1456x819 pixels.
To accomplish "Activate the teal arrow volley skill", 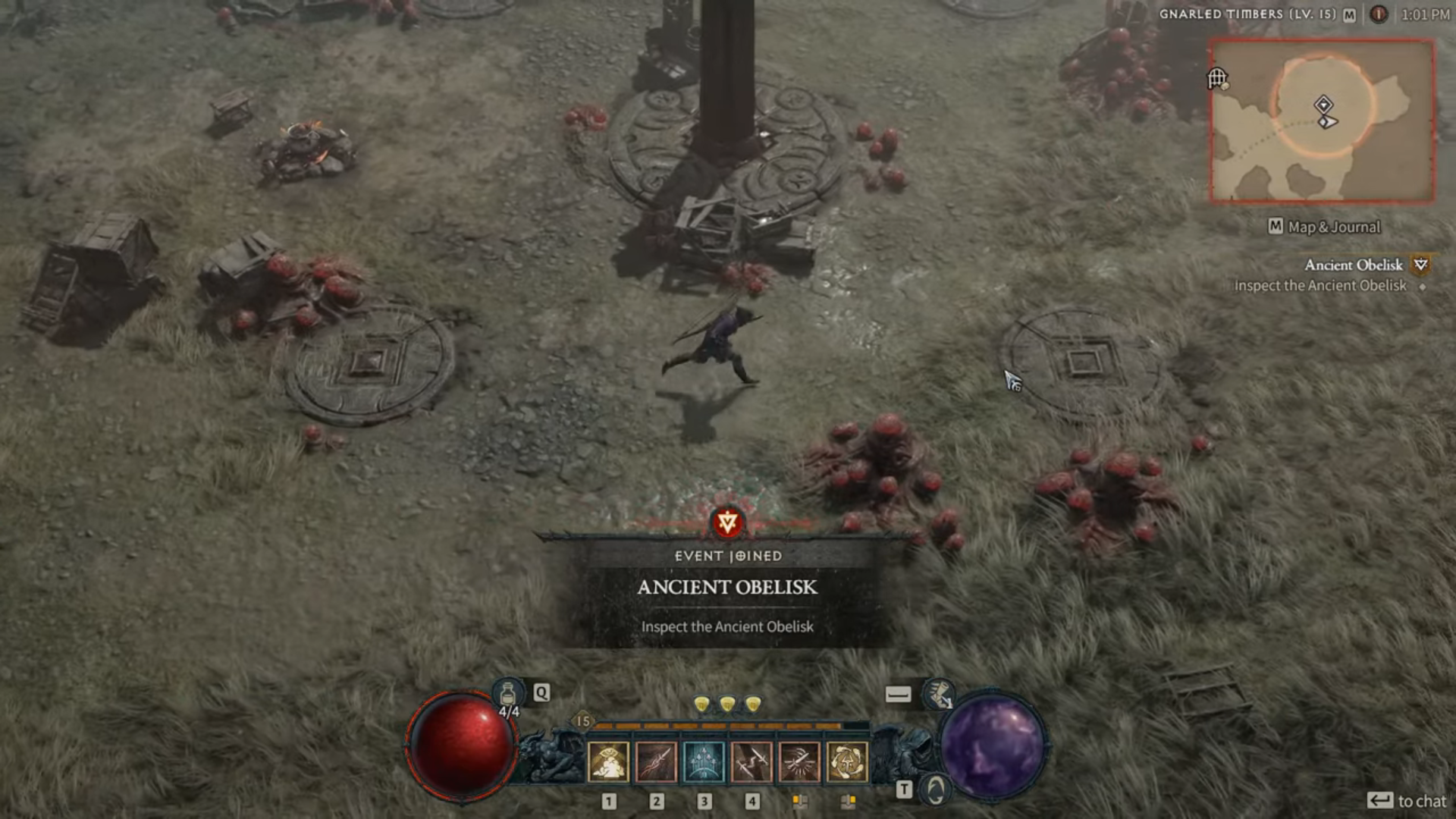I will click(x=704, y=761).
